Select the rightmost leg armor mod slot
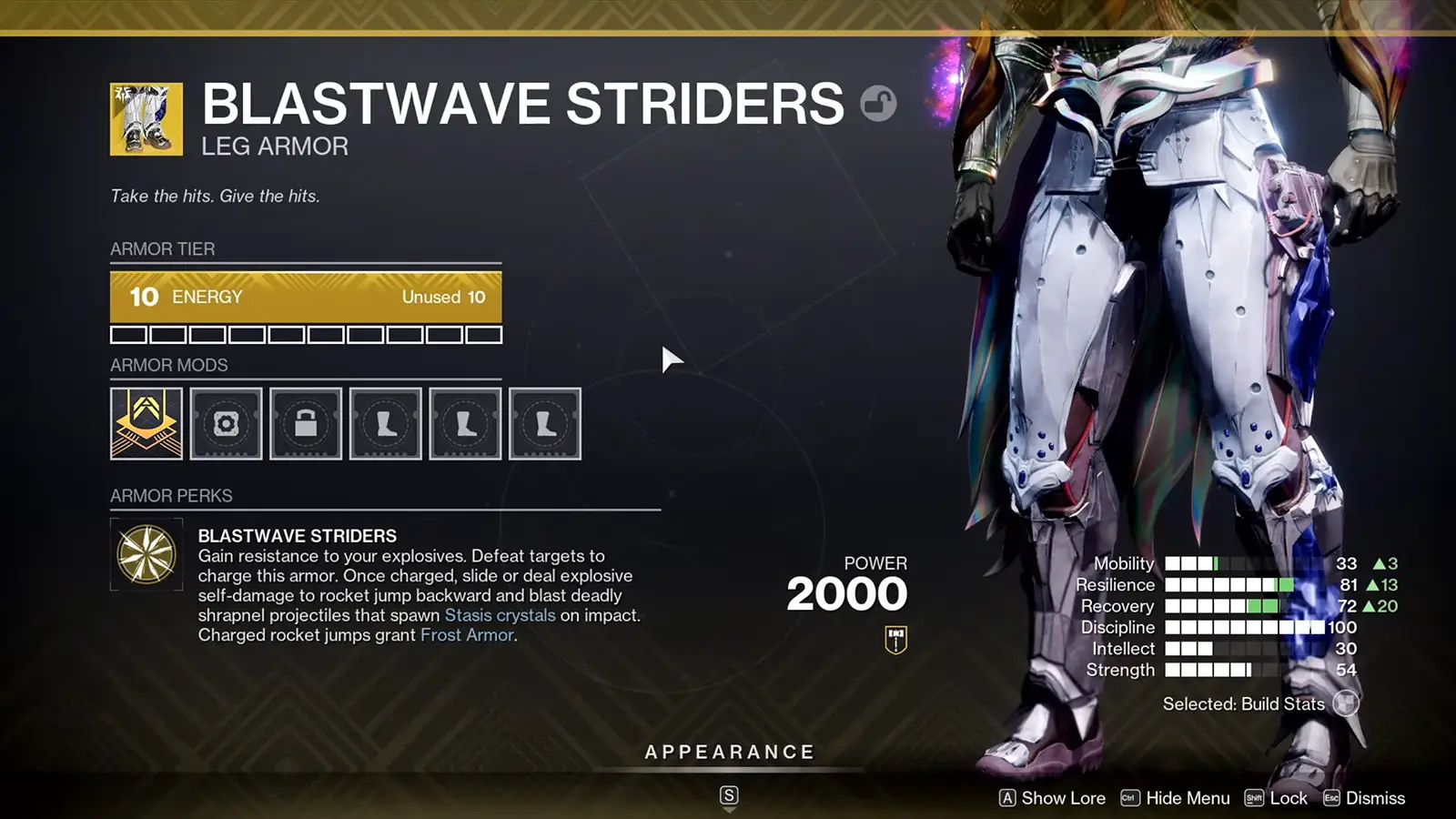1456x819 pixels. [x=545, y=423]
